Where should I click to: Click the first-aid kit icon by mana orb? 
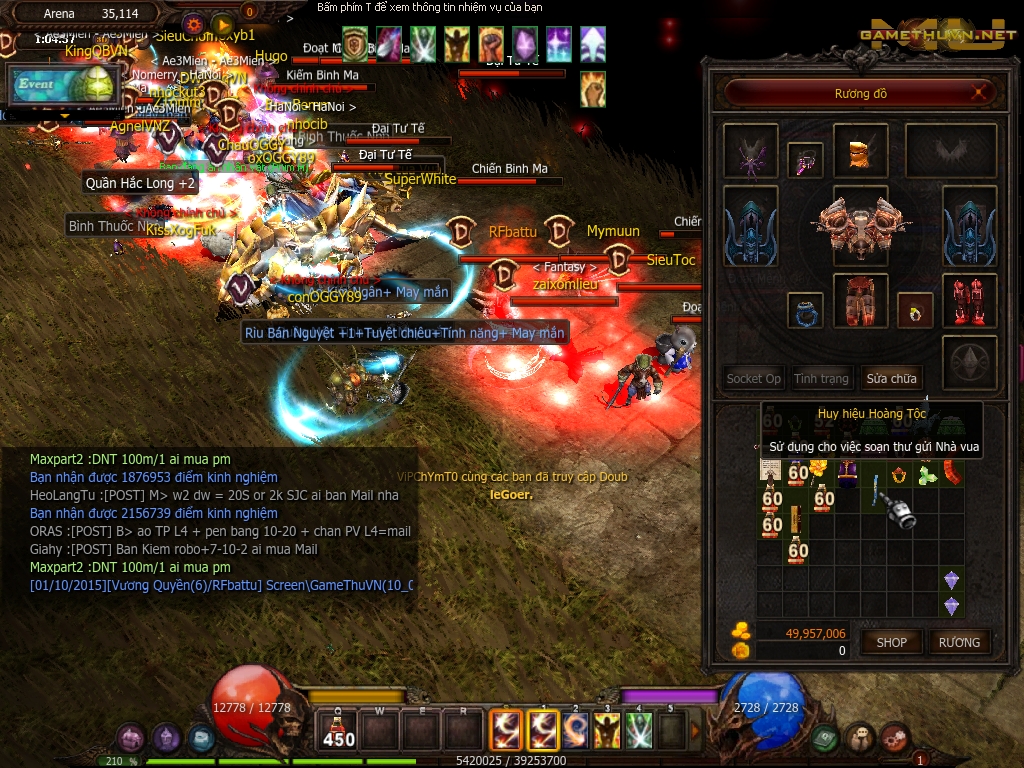coord(824,738)
